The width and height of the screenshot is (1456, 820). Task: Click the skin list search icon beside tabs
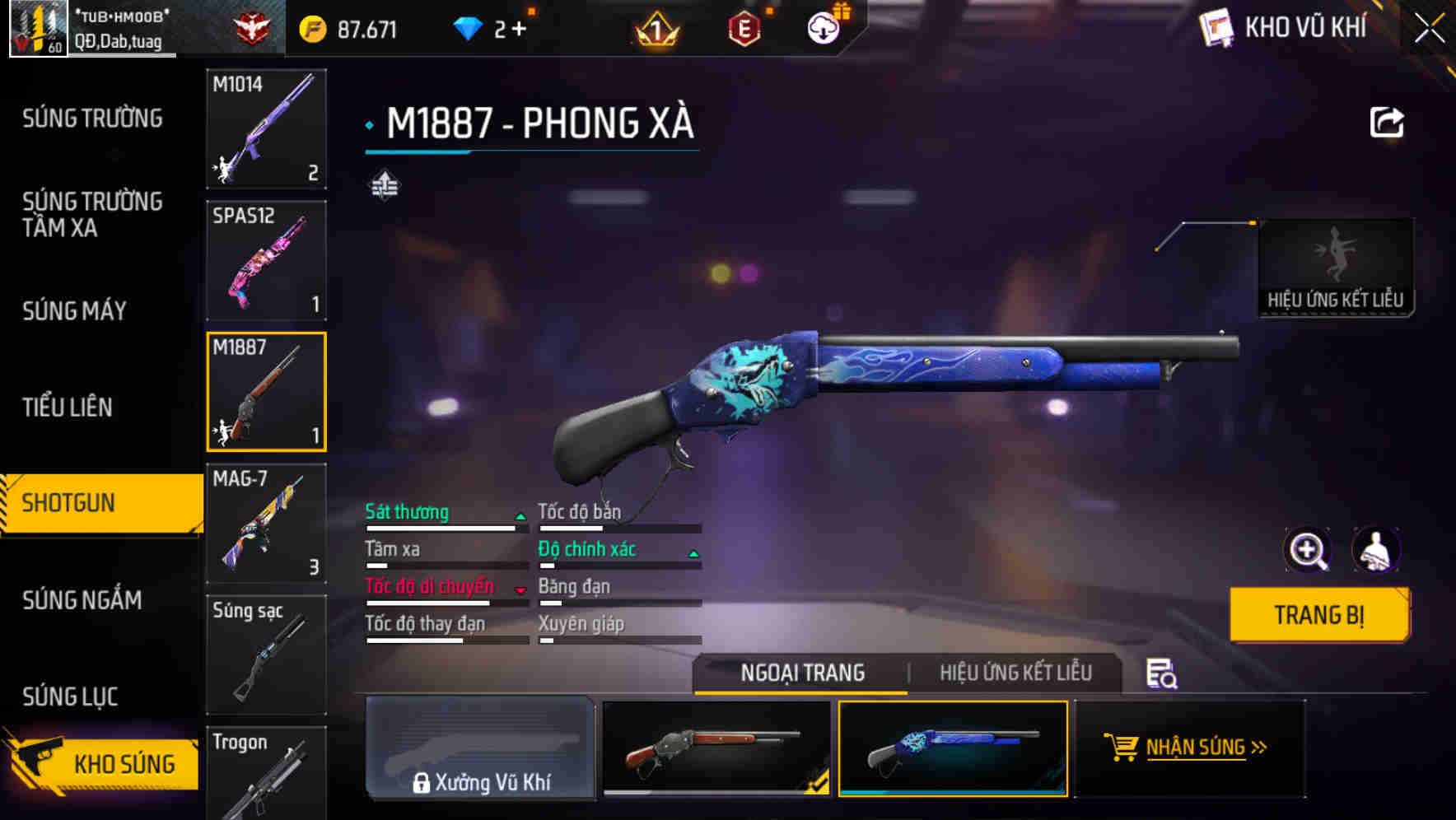pos(1160,673)
